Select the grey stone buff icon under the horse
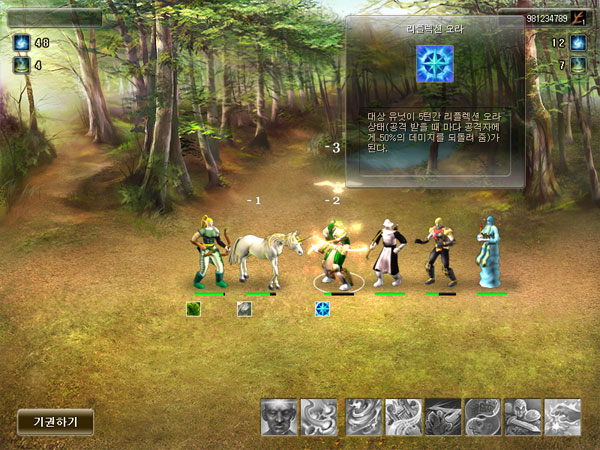The height and width of the screenshot is (450, 600). click(244, 309)
